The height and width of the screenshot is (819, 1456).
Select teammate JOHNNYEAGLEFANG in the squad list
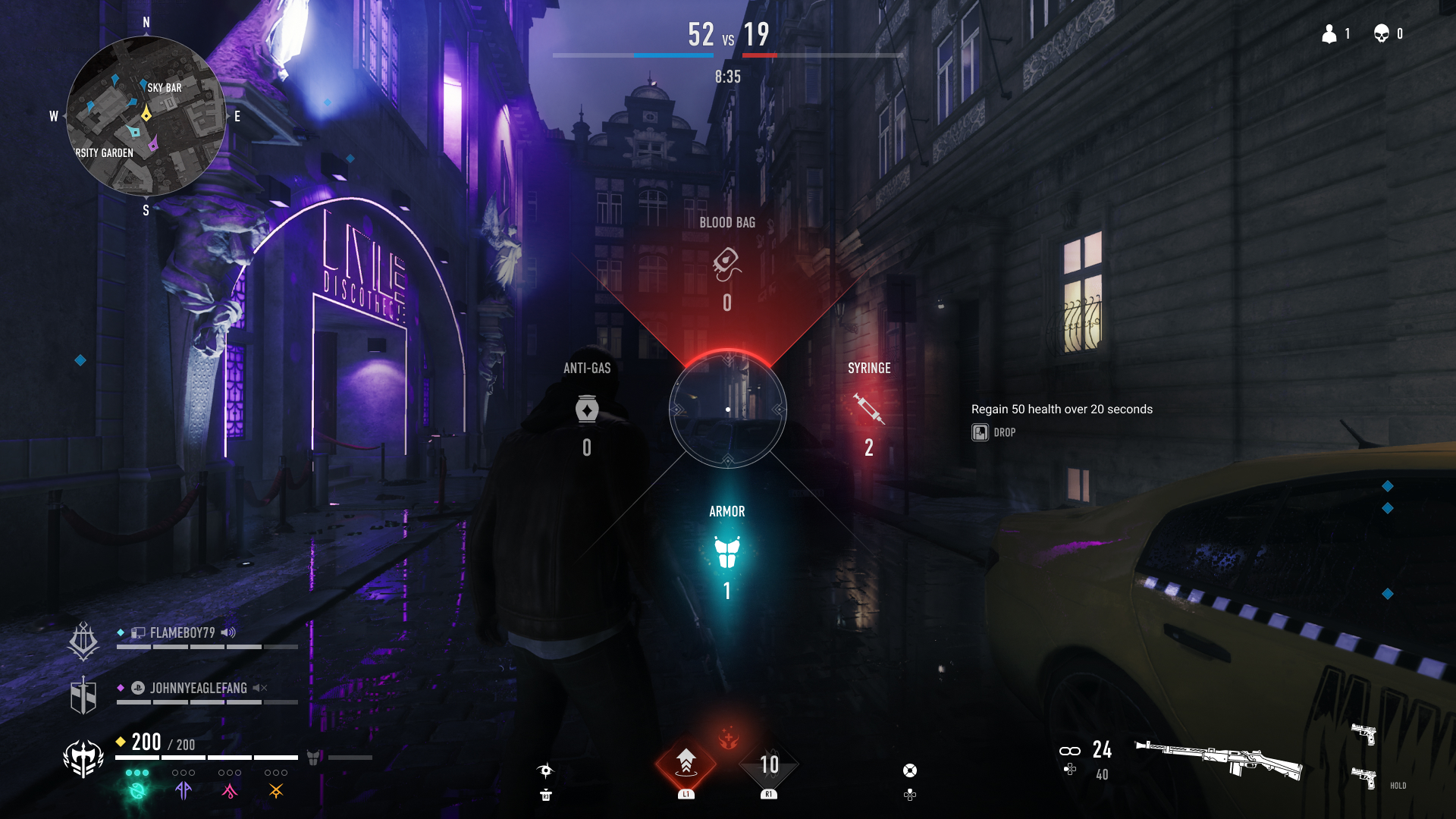click(x=198, y=688)
